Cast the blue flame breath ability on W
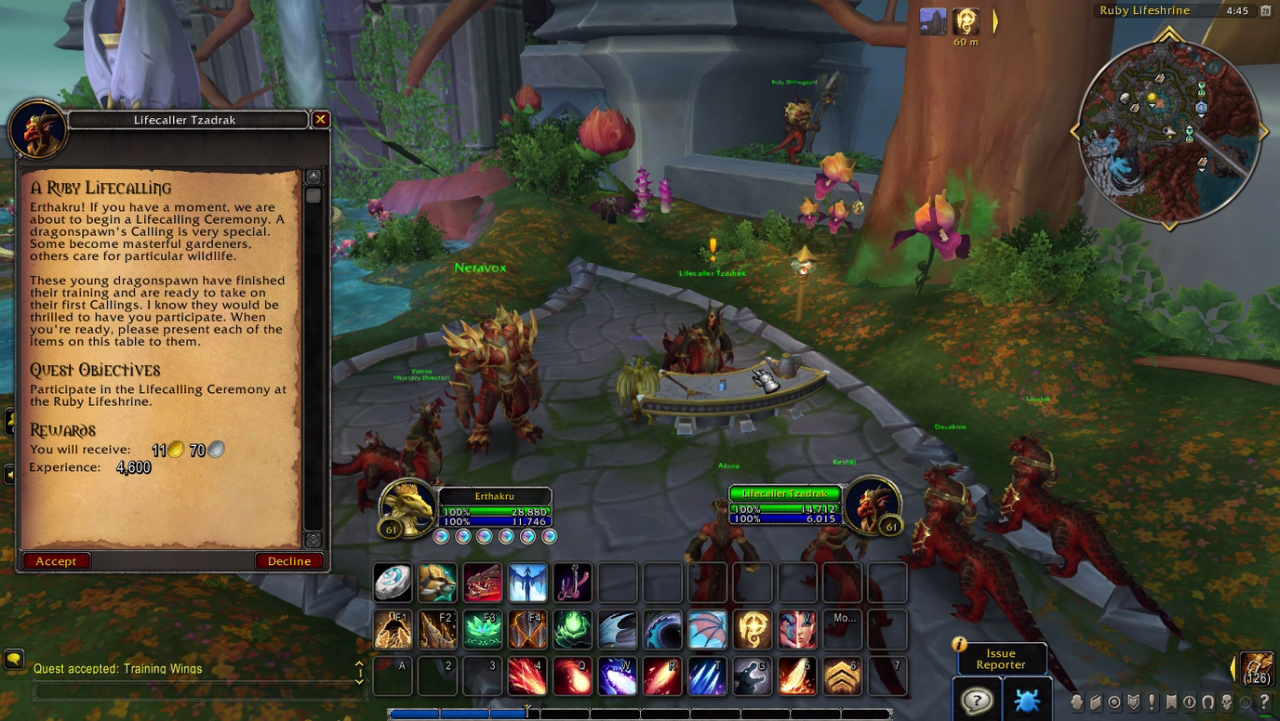This screenshot has width=1280, height=721. point(617,677)
